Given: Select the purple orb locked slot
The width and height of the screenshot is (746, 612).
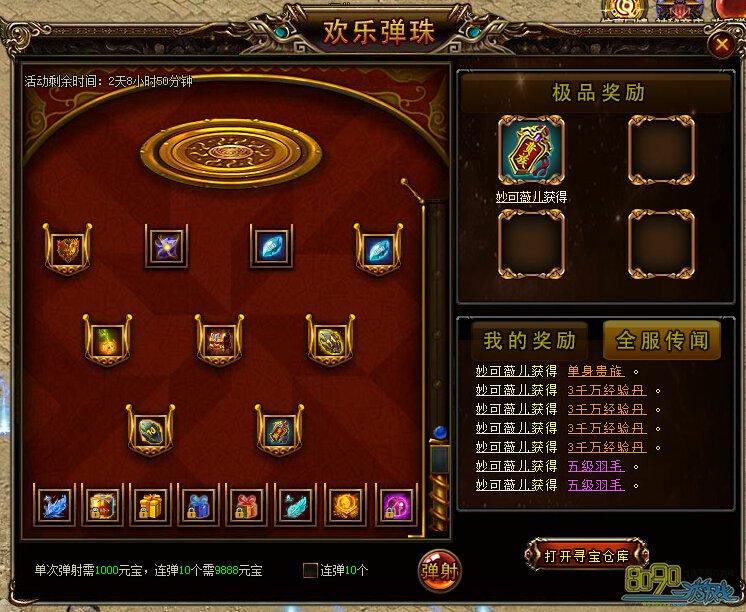Looking at the screenshot, I should tap(393, 505).
